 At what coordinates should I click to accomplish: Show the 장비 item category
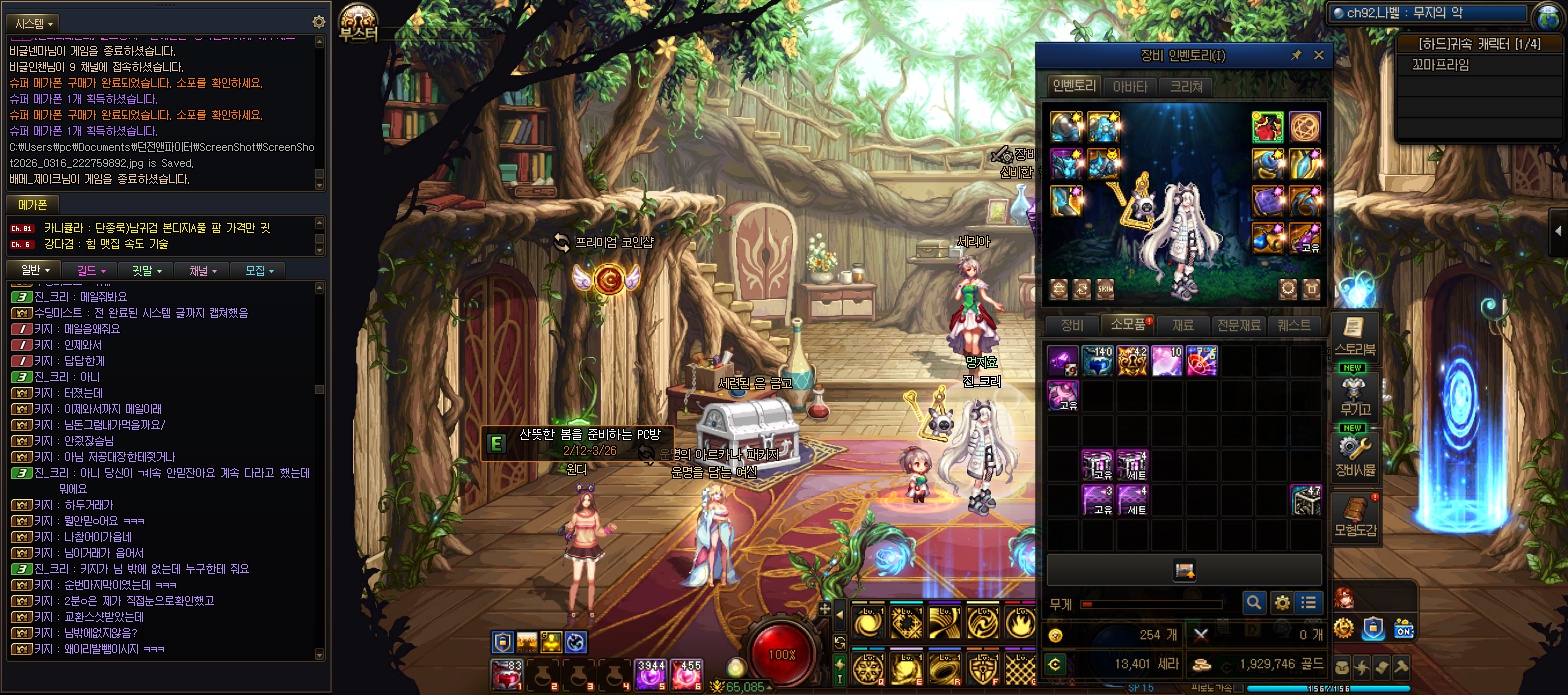pos(1071,325)
